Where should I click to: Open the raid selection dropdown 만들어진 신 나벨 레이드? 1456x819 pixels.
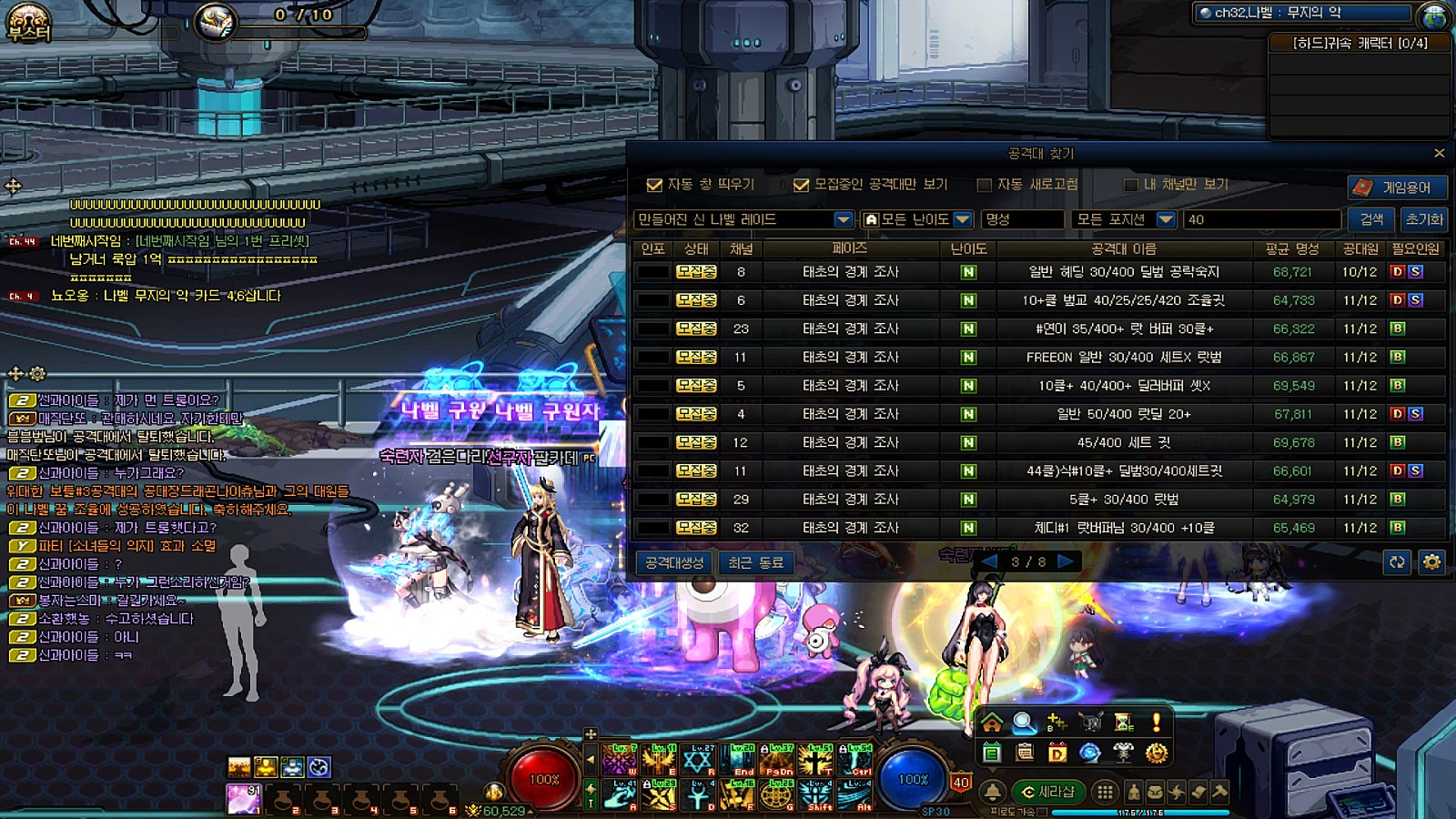843,219
